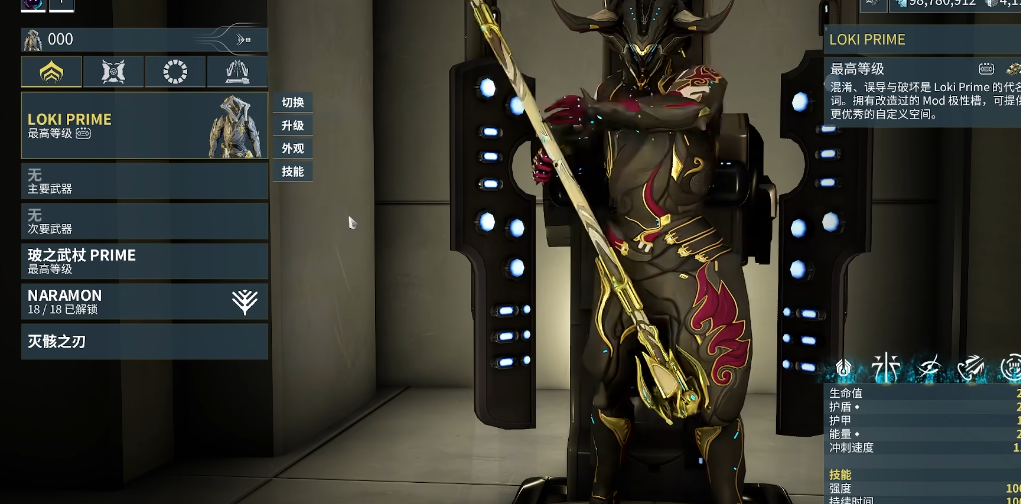The image size is (1021, 504).
Task: Switch to the sentinel companion tab
Action: click(113, 72)
